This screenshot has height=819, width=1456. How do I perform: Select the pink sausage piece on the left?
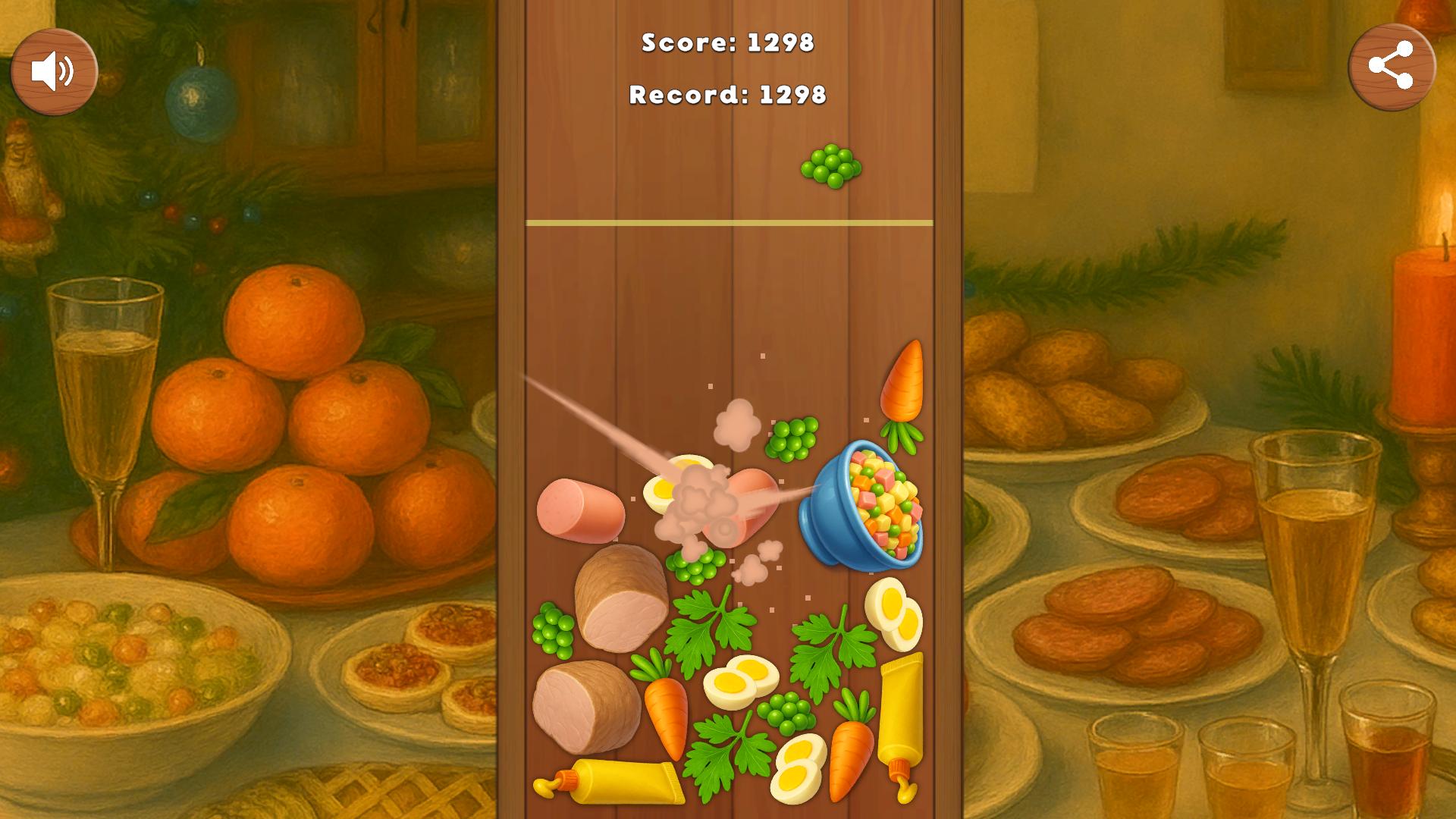coord(580,508)
